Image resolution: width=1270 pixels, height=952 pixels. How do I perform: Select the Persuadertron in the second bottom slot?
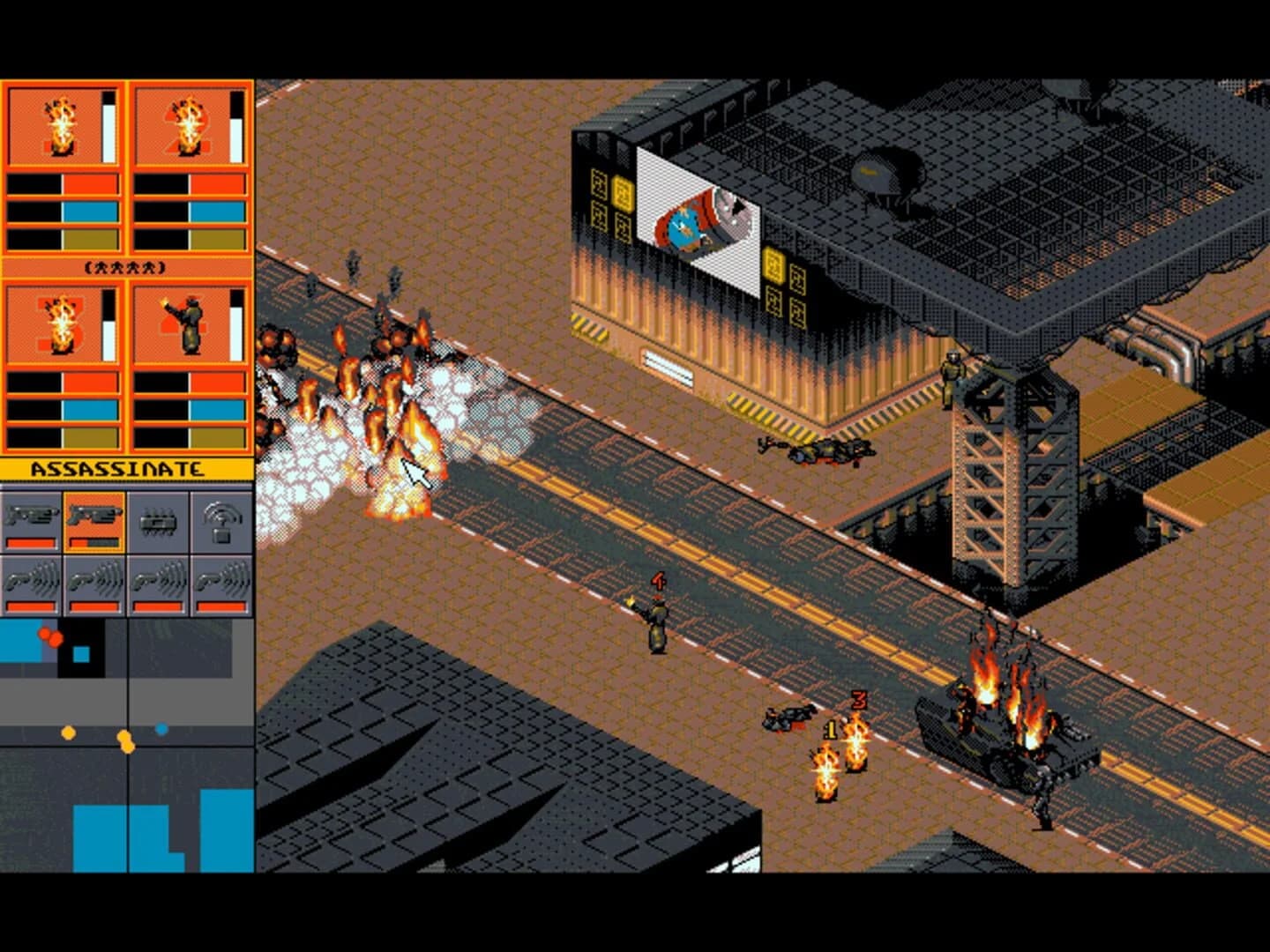point(96,579)
